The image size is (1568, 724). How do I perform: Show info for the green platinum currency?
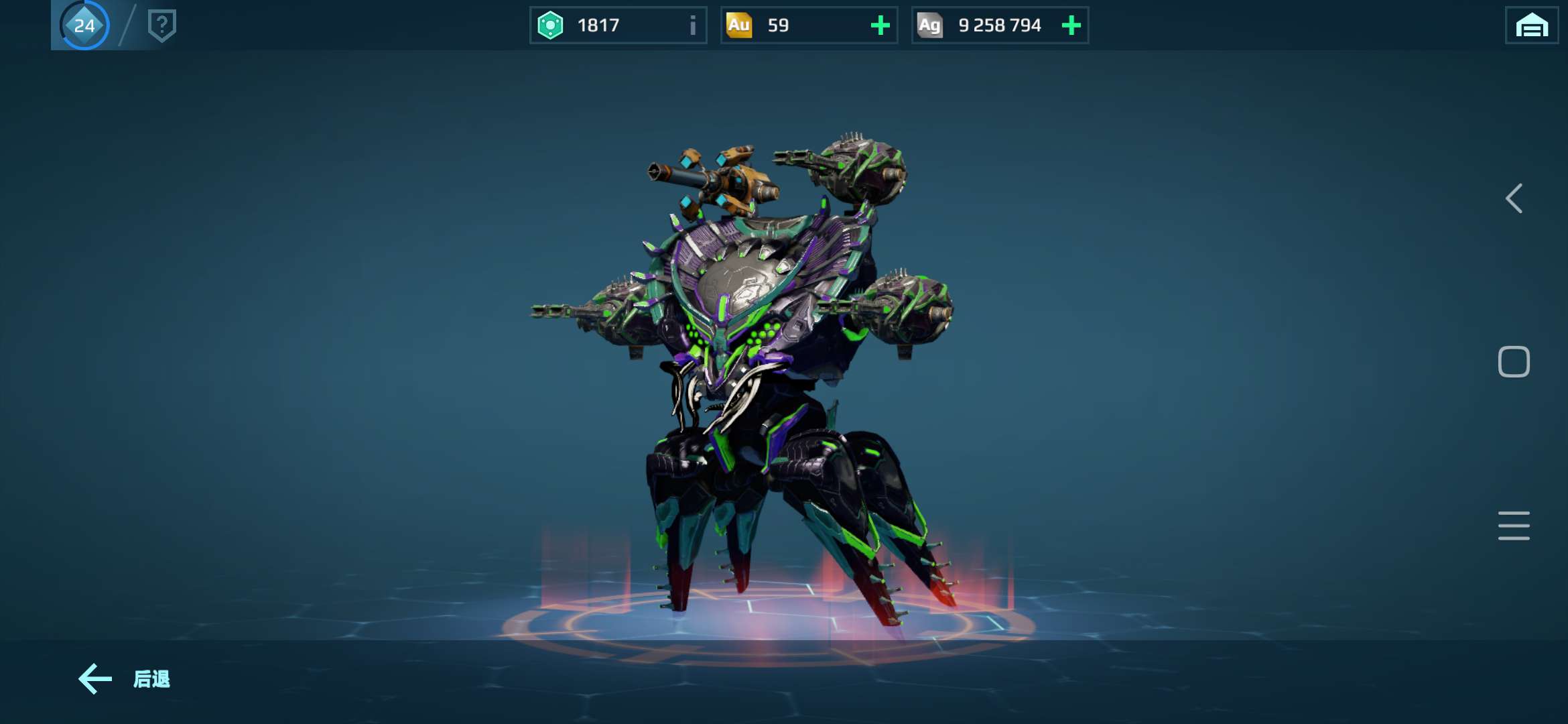tap(693, 25)
